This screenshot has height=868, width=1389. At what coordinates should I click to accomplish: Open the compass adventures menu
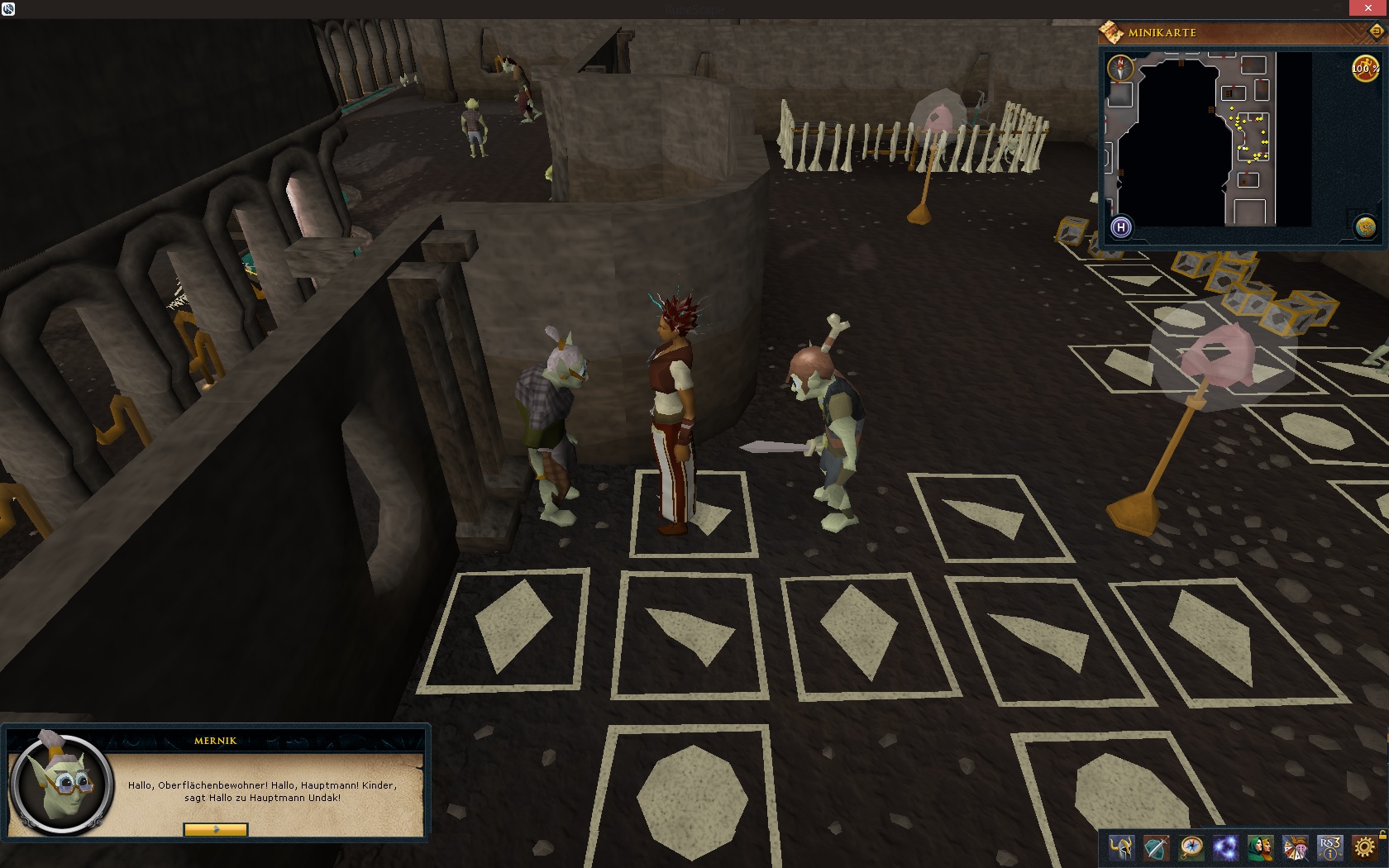coord(1191,848)
